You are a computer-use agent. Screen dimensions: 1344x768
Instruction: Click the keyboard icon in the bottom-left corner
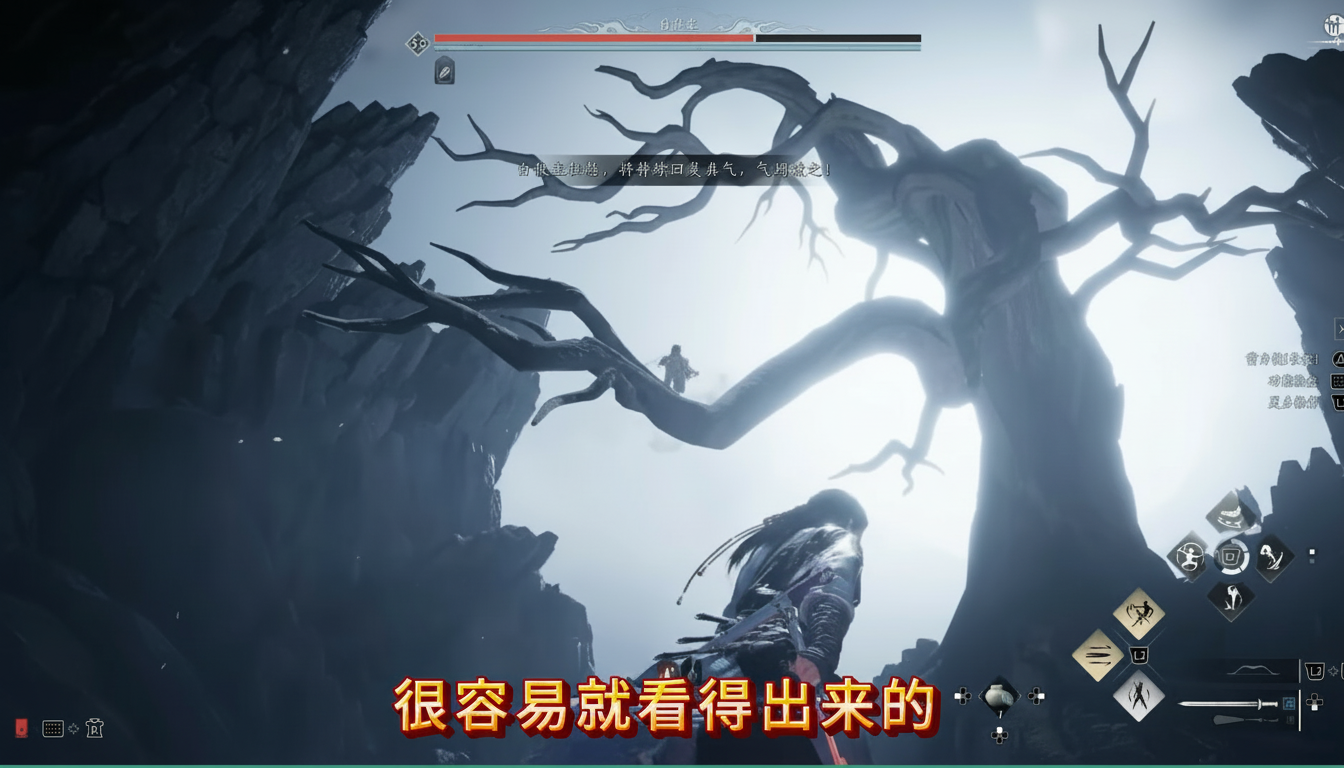coord(51,730)
